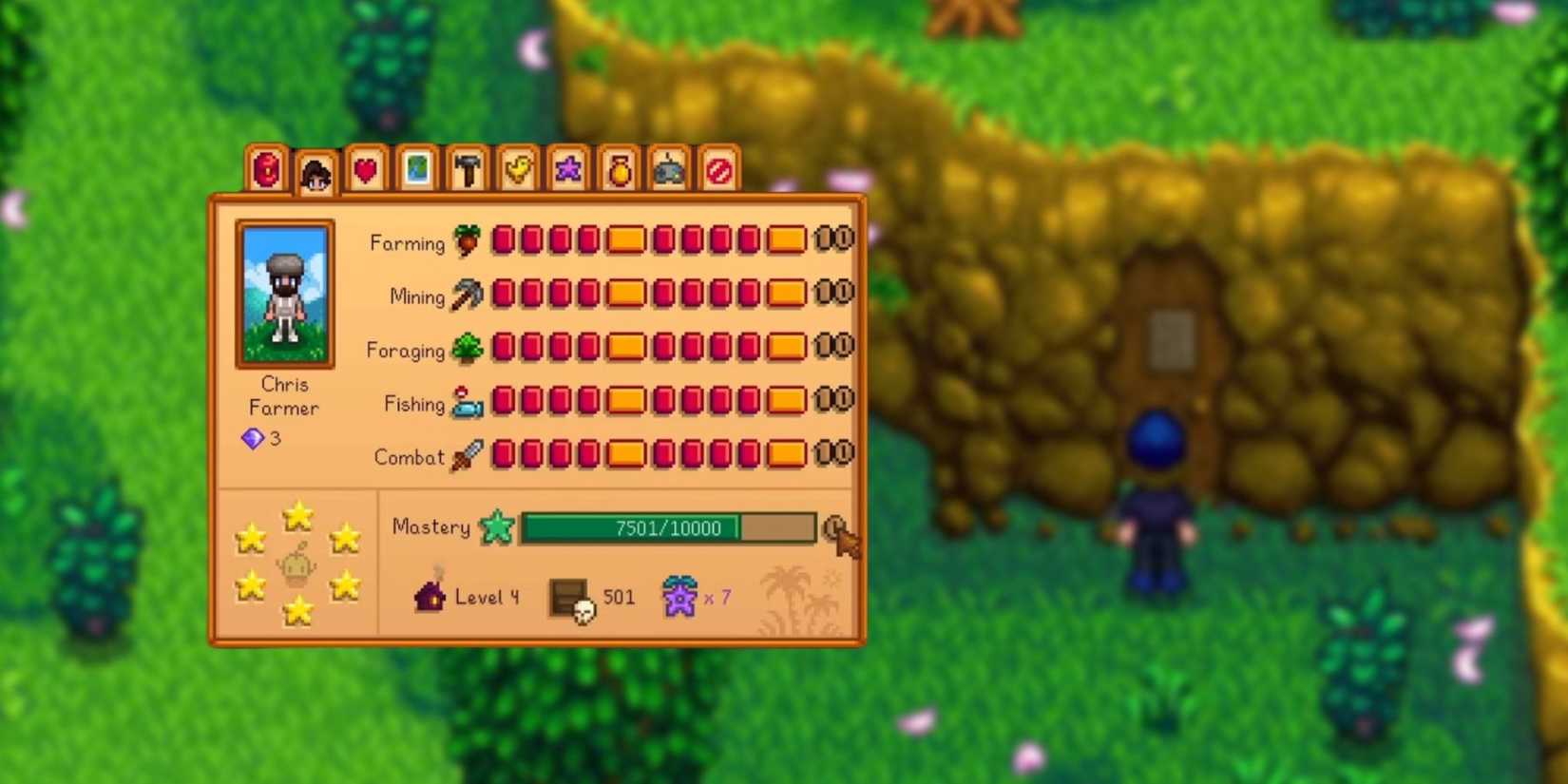This screenshot has width=1568, height=784.
Task: Click the Mining pickaxe skill icon
Action: point(467,295)
